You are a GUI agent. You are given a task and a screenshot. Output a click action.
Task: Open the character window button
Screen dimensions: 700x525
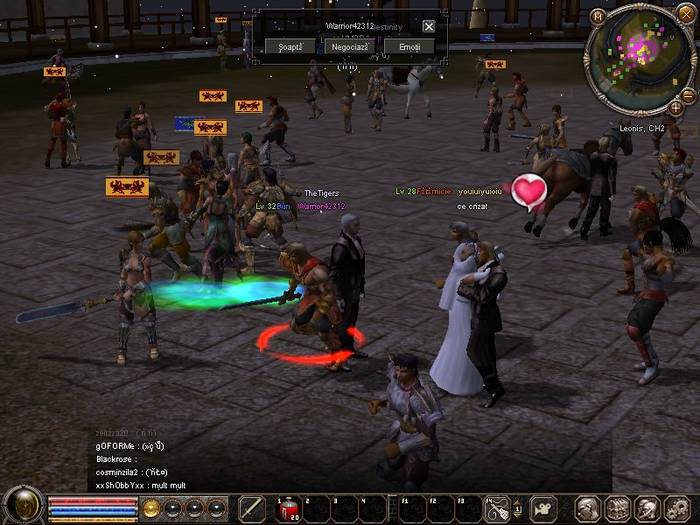tap(588, 508)
